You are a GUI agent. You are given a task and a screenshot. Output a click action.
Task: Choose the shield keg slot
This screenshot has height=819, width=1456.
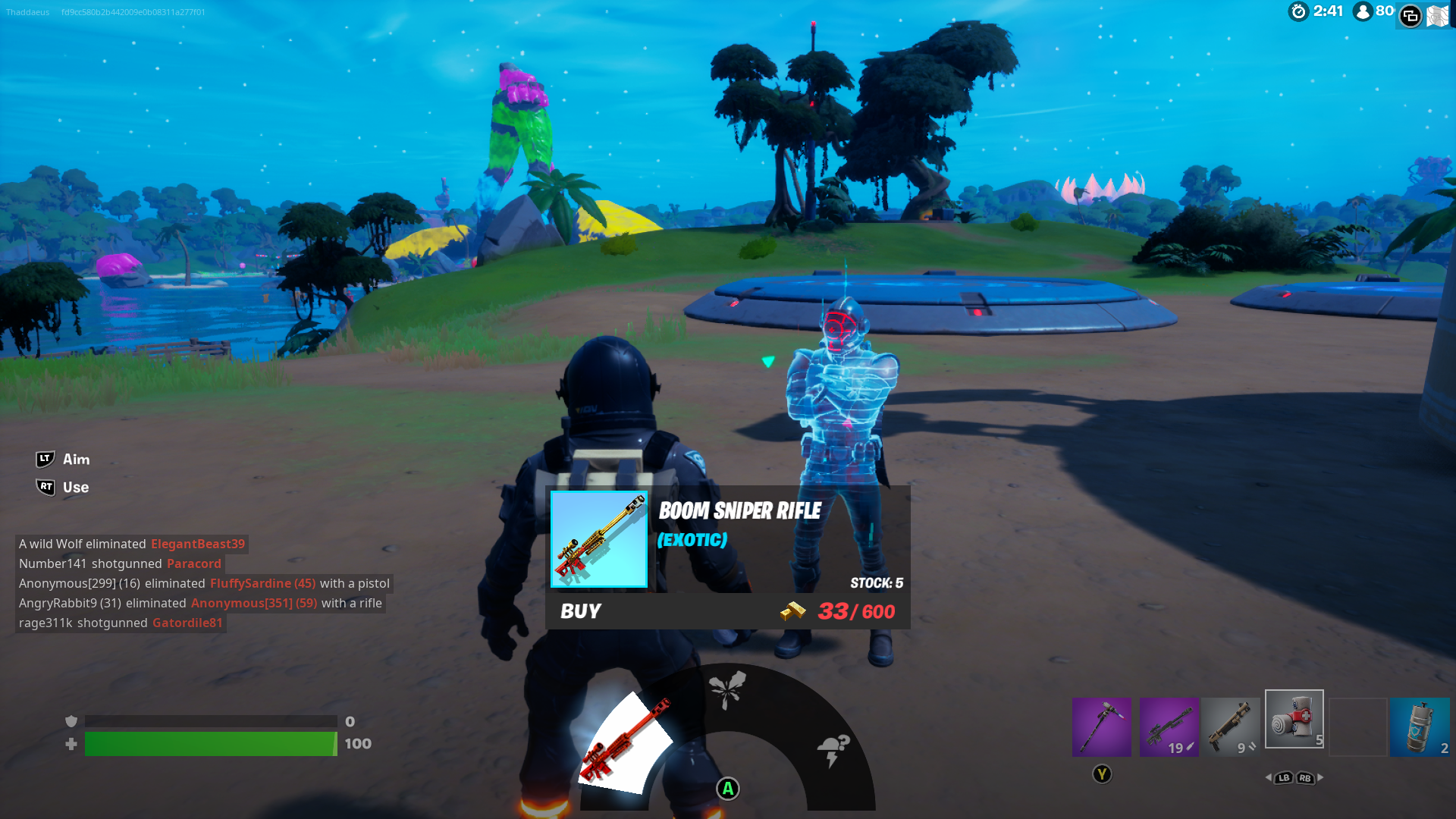[x=1420, y=727]
